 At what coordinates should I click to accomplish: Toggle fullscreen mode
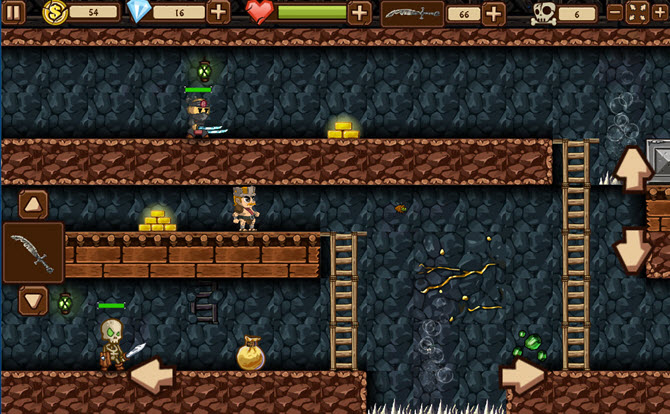click(637, 13)
